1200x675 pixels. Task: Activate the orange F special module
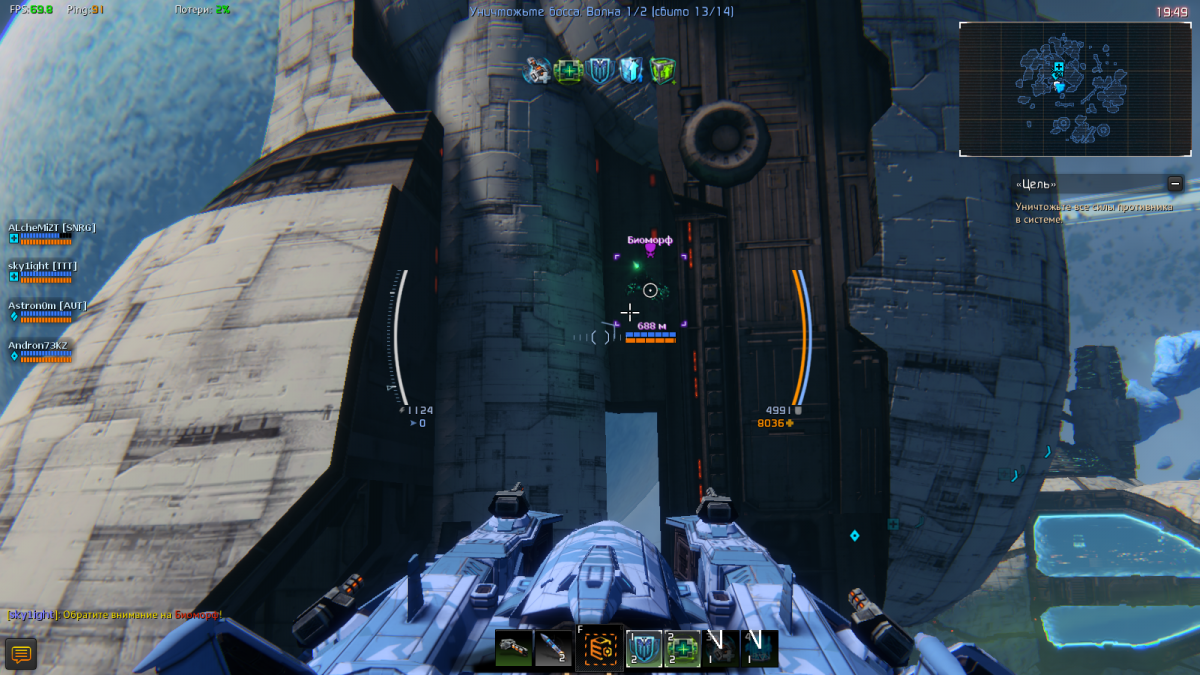(600, 649)
